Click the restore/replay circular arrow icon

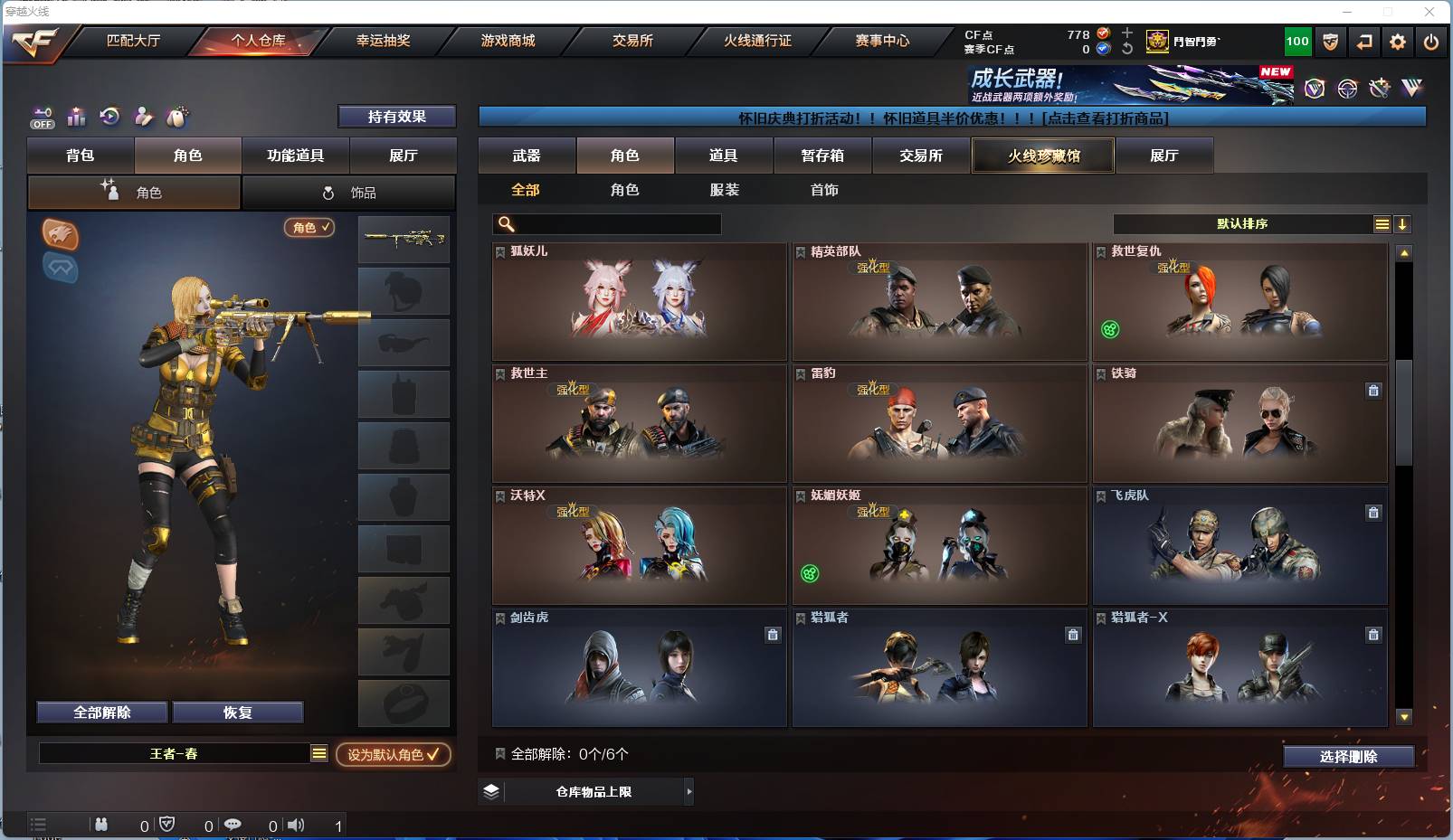coord(109,116)
